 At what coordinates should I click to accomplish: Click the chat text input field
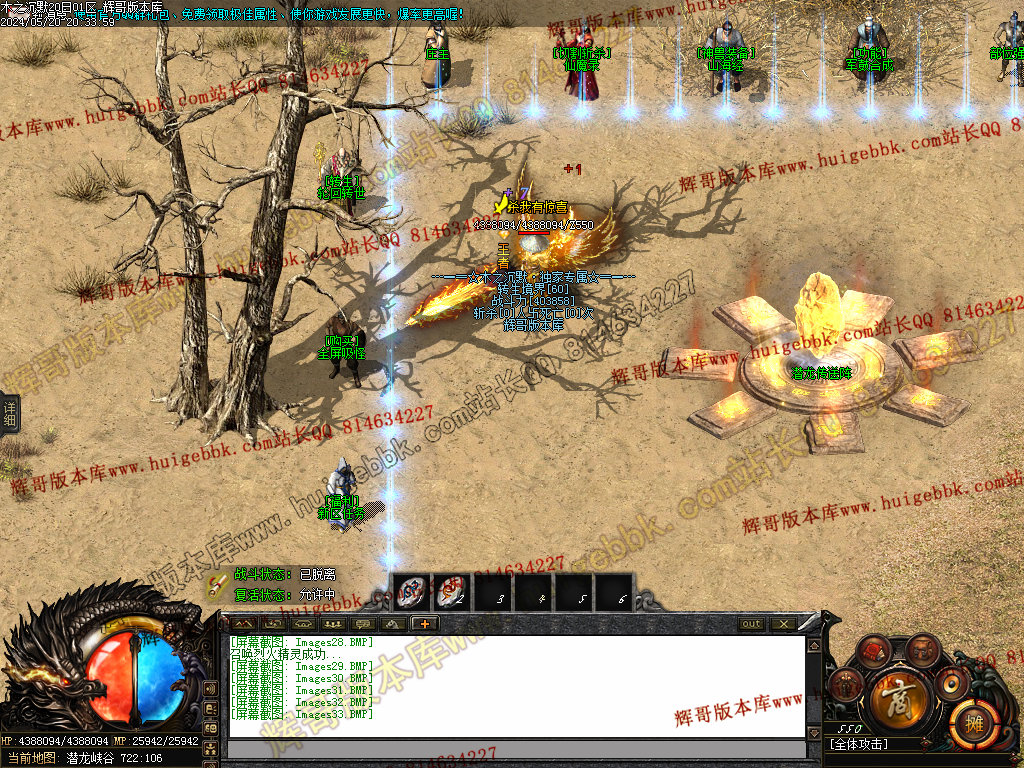[516, 750]
